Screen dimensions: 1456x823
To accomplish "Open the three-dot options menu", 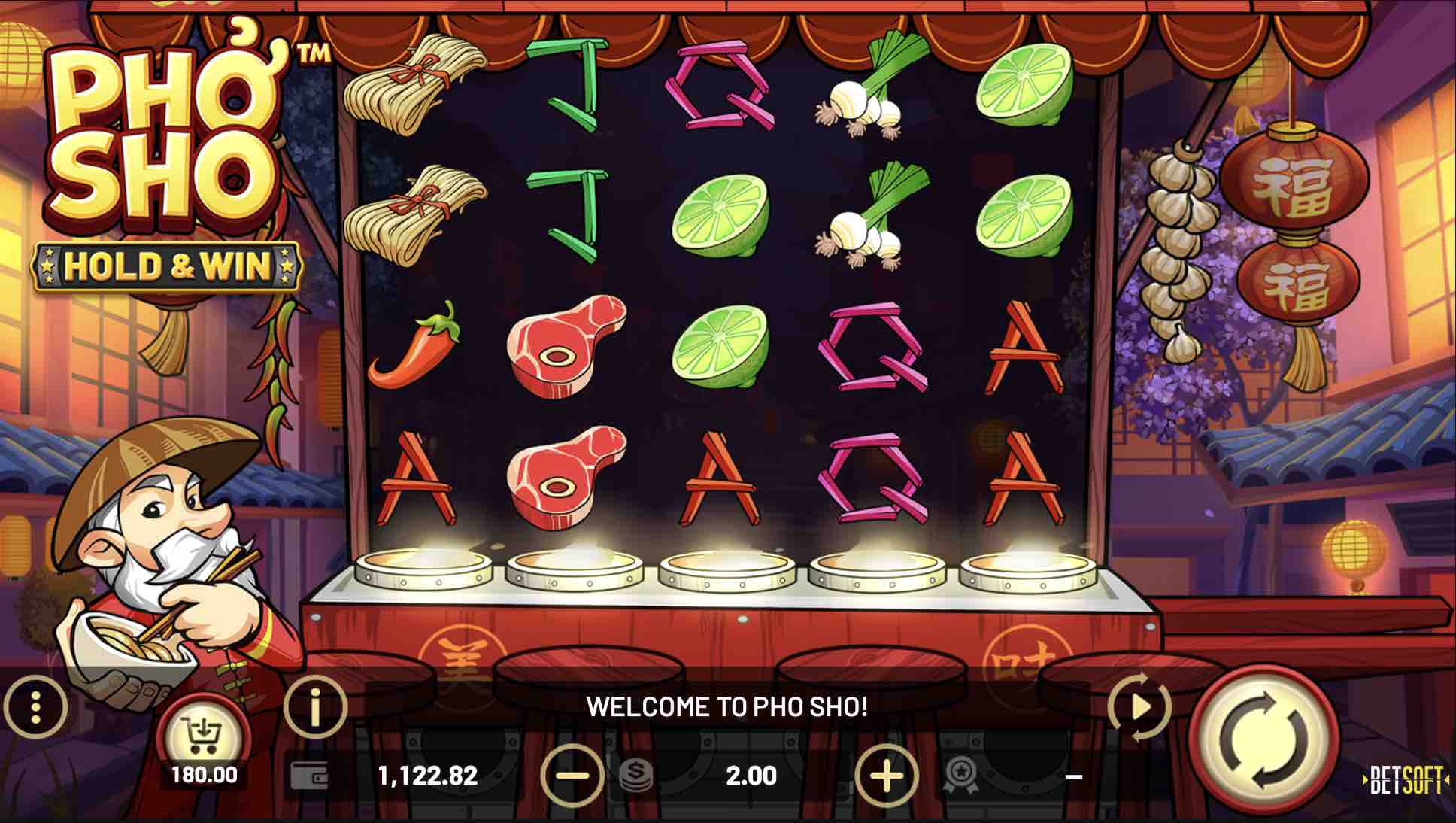I will (x=35, y=707).
